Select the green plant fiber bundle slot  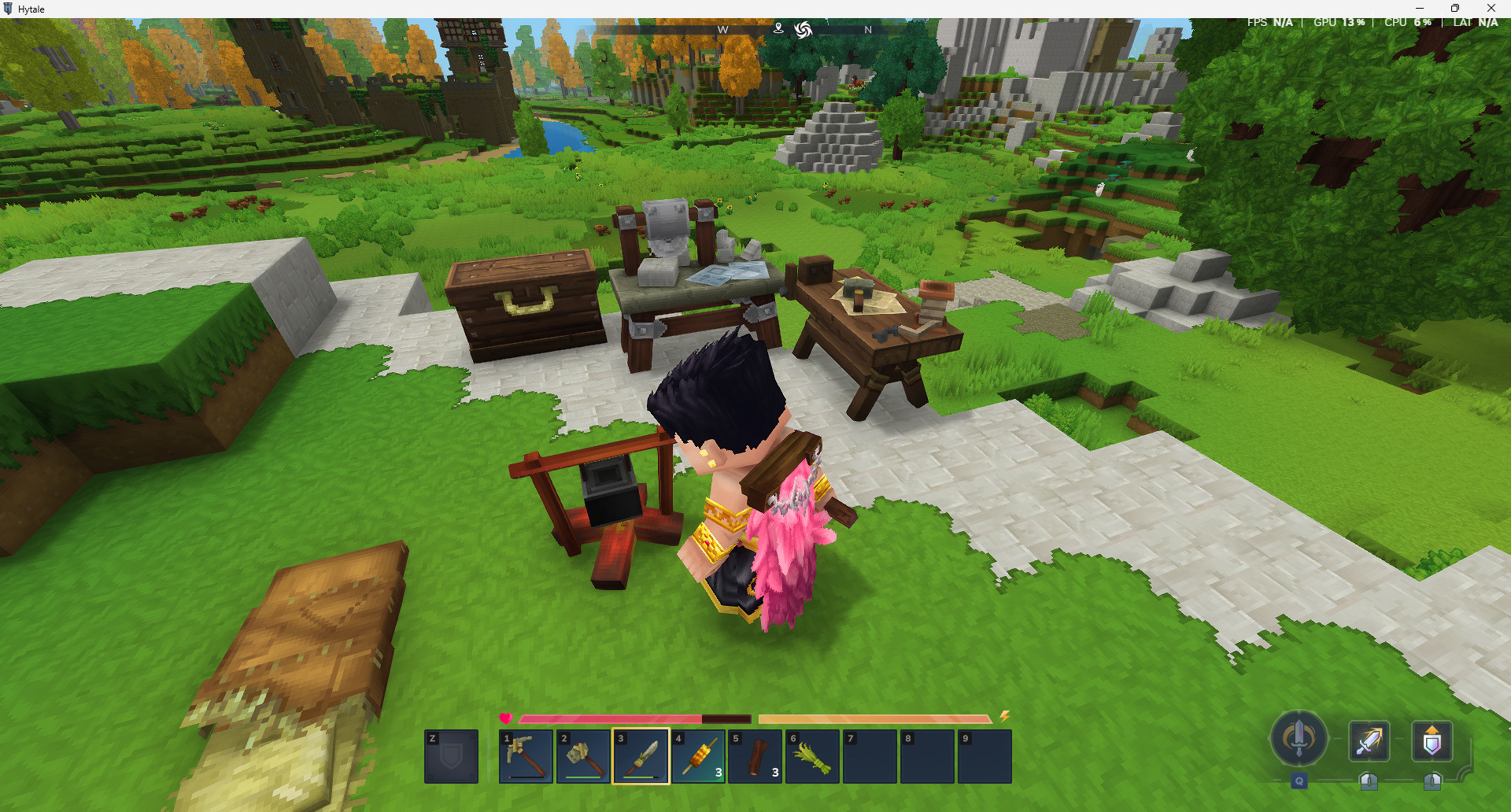pos(813,756)
